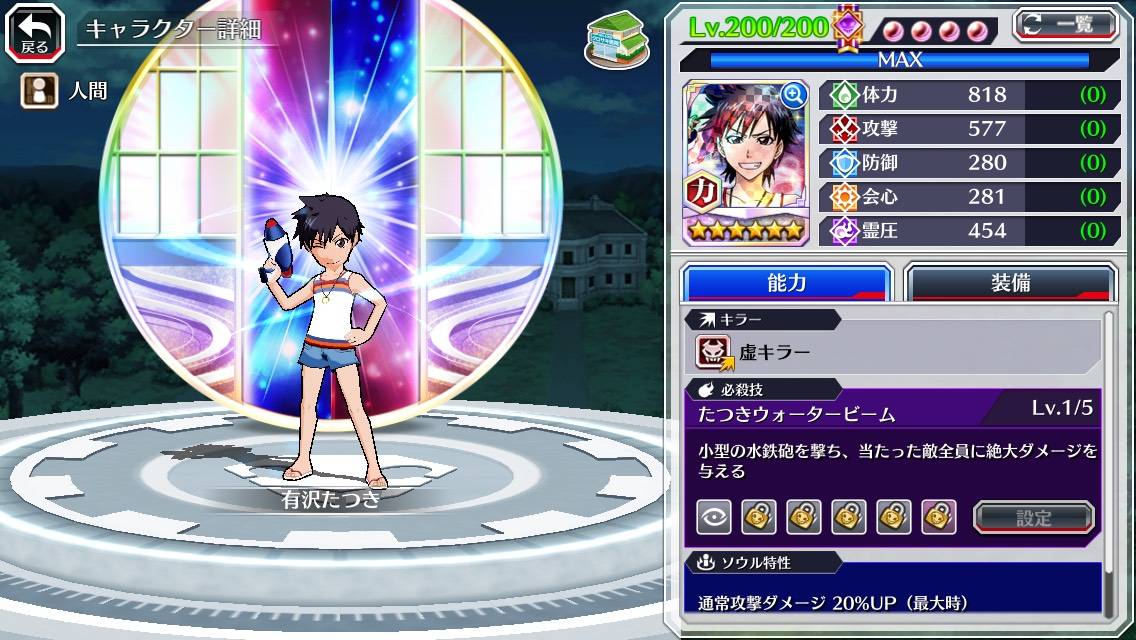Go back with the 戻る button

tap(34, 31)
